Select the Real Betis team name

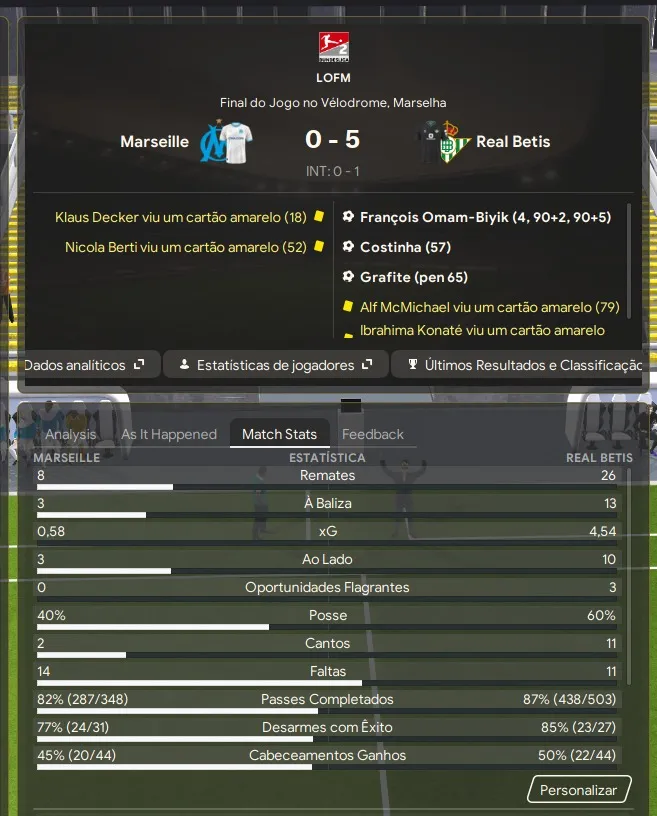pos(513,142)
